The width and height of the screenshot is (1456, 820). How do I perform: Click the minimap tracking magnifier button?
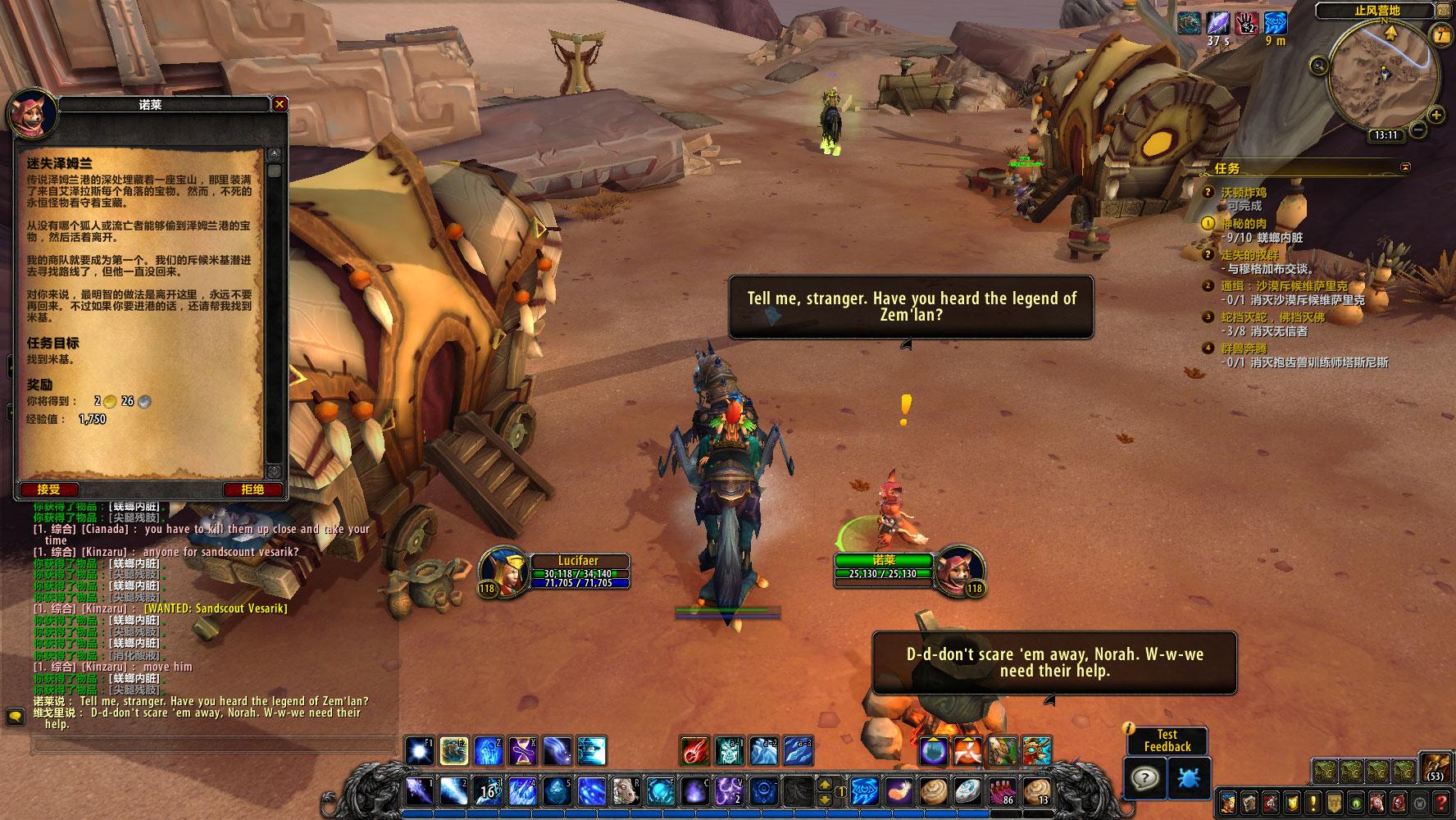coord(1319,65)
